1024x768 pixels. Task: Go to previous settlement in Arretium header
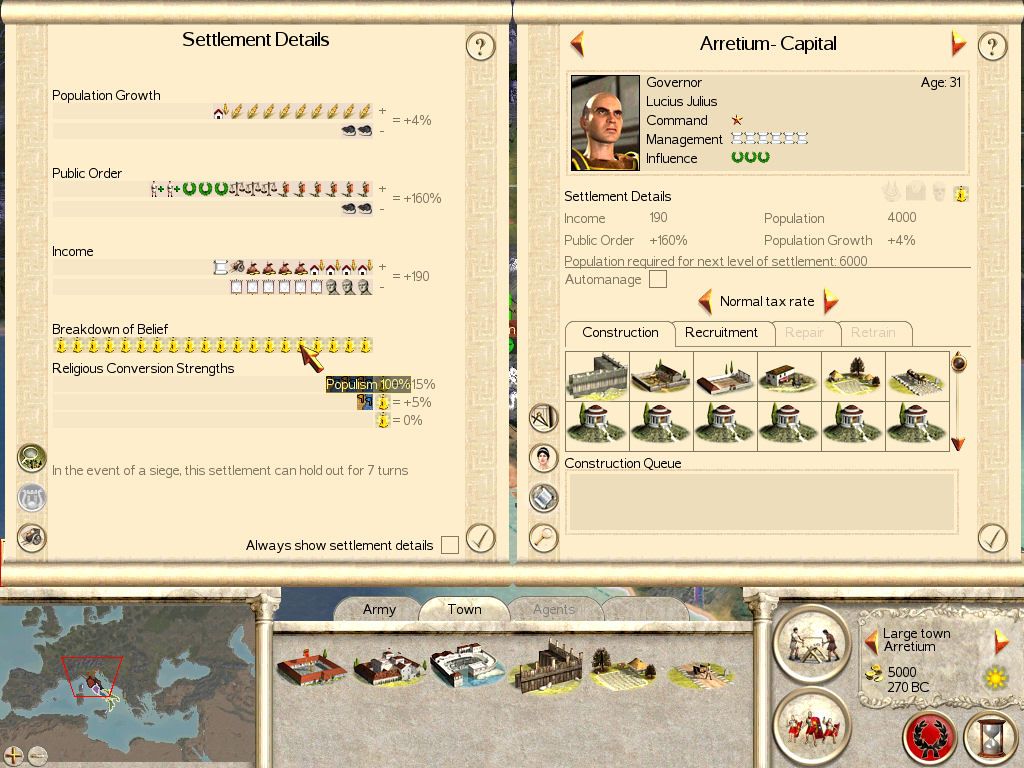pos(577,44)
